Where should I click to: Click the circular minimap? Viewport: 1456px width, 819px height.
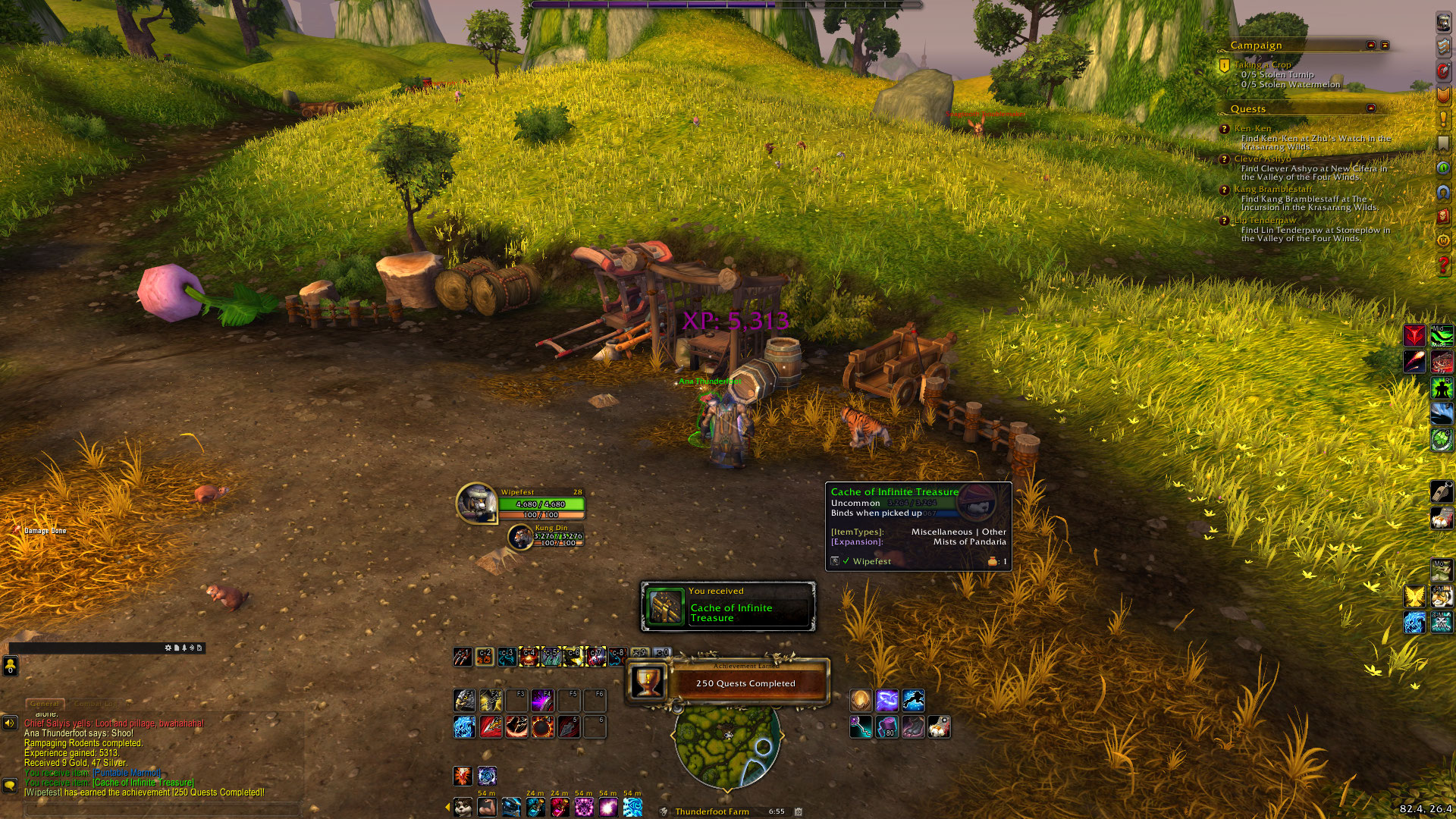(727, 747)
